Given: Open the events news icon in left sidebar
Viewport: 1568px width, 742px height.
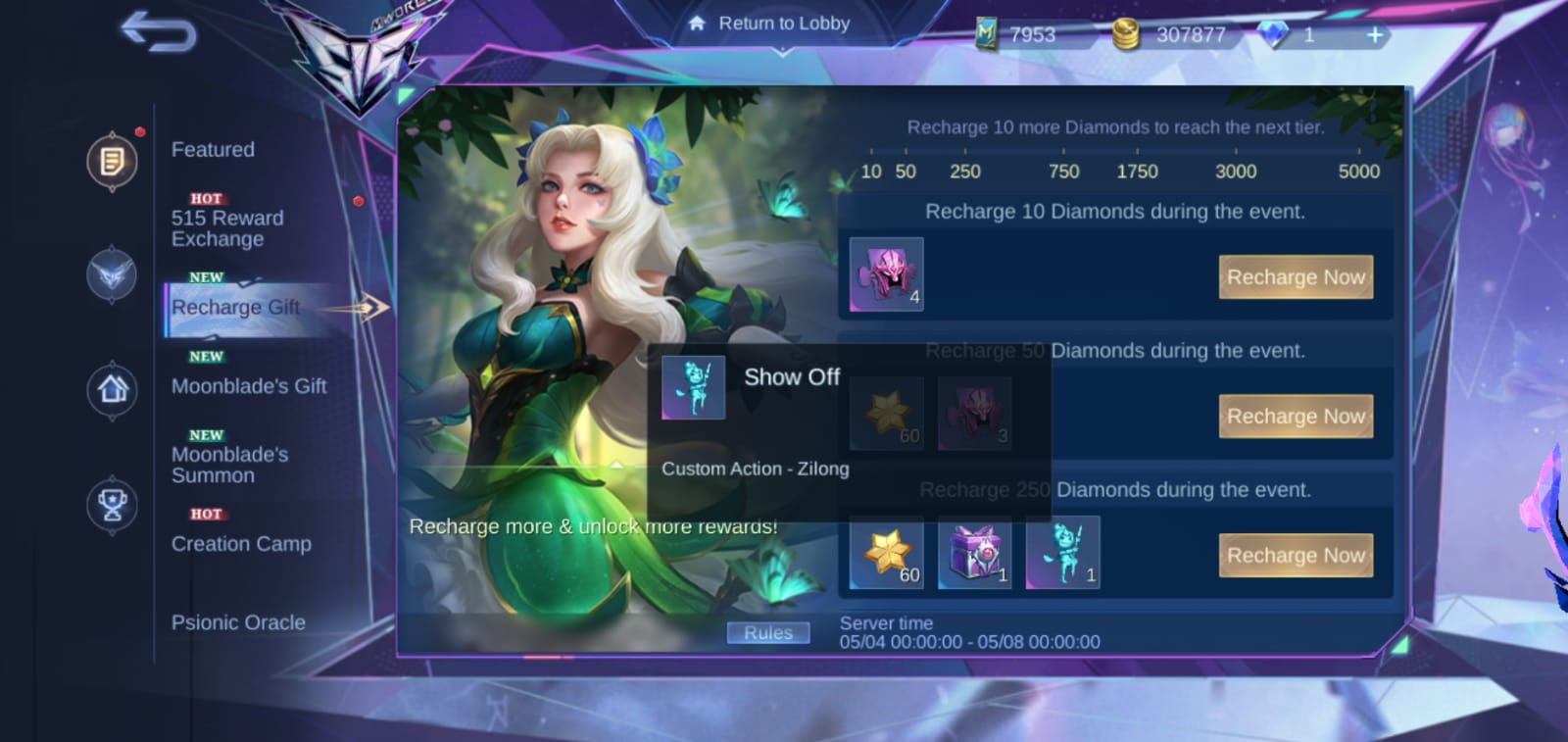Looking at the screenshot, I should coord(112,162).
